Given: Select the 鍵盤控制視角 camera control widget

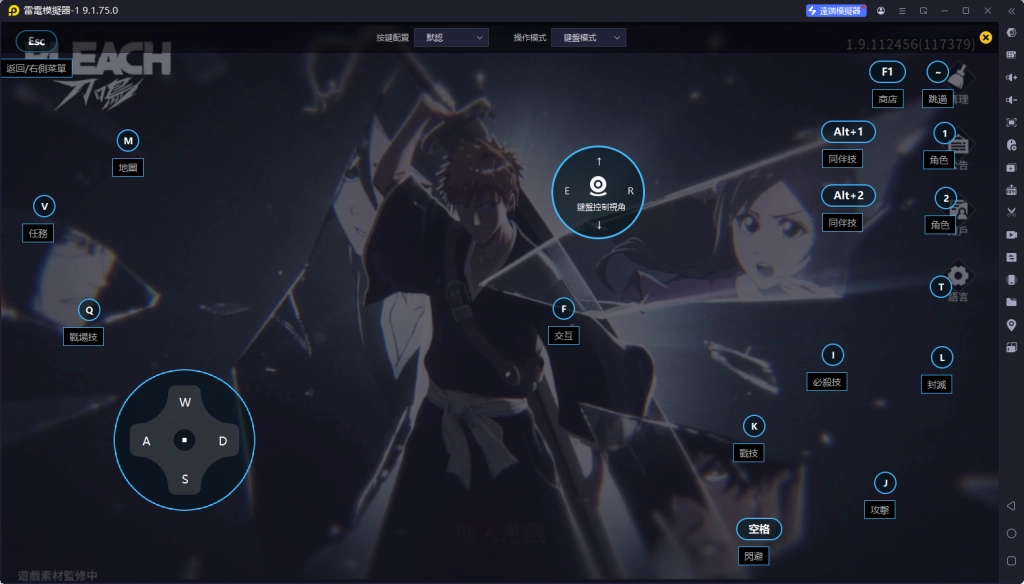Looking at the screenshot, I should (598, 191).
